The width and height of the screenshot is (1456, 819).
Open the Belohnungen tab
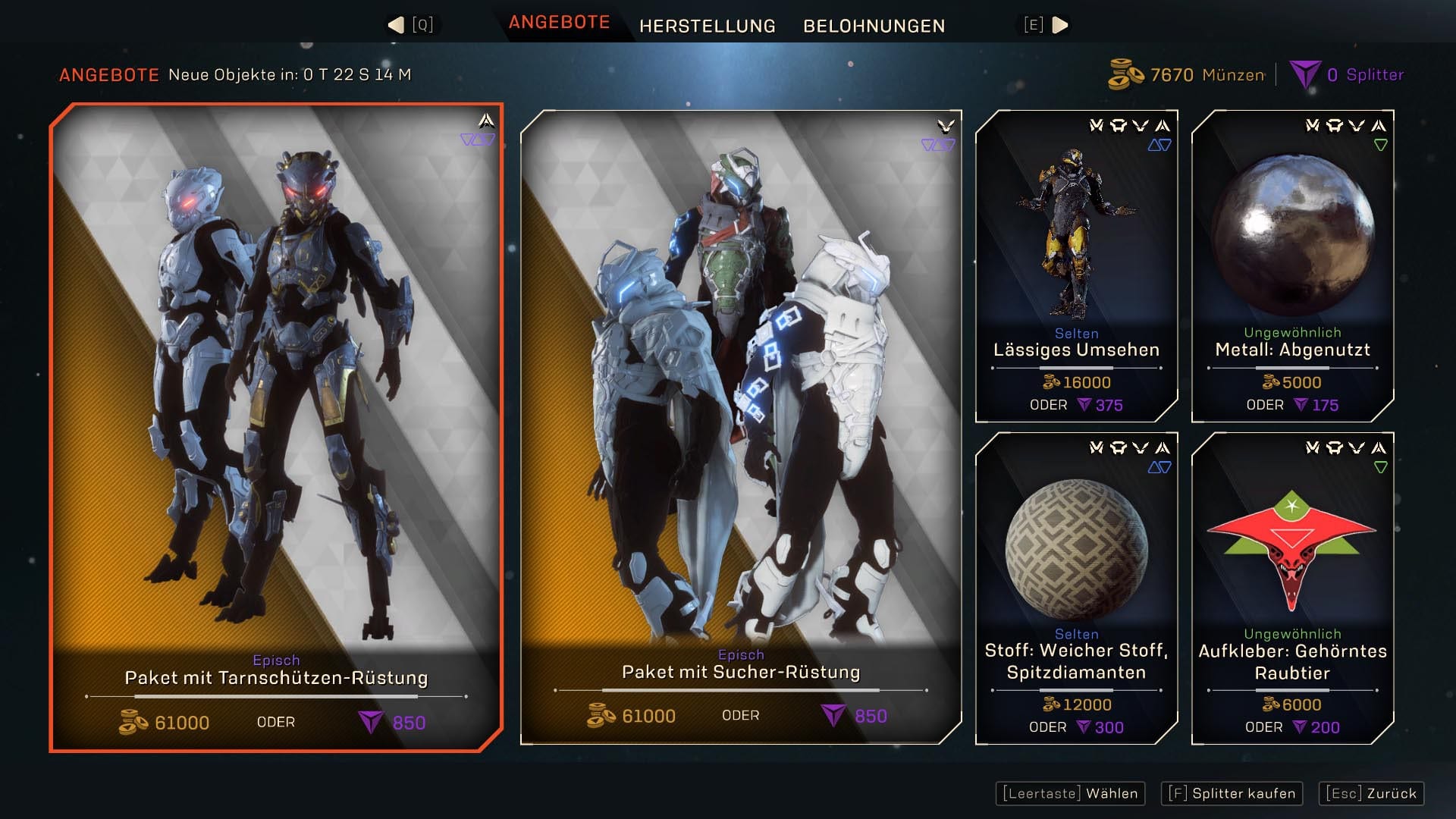pos(874,26)
